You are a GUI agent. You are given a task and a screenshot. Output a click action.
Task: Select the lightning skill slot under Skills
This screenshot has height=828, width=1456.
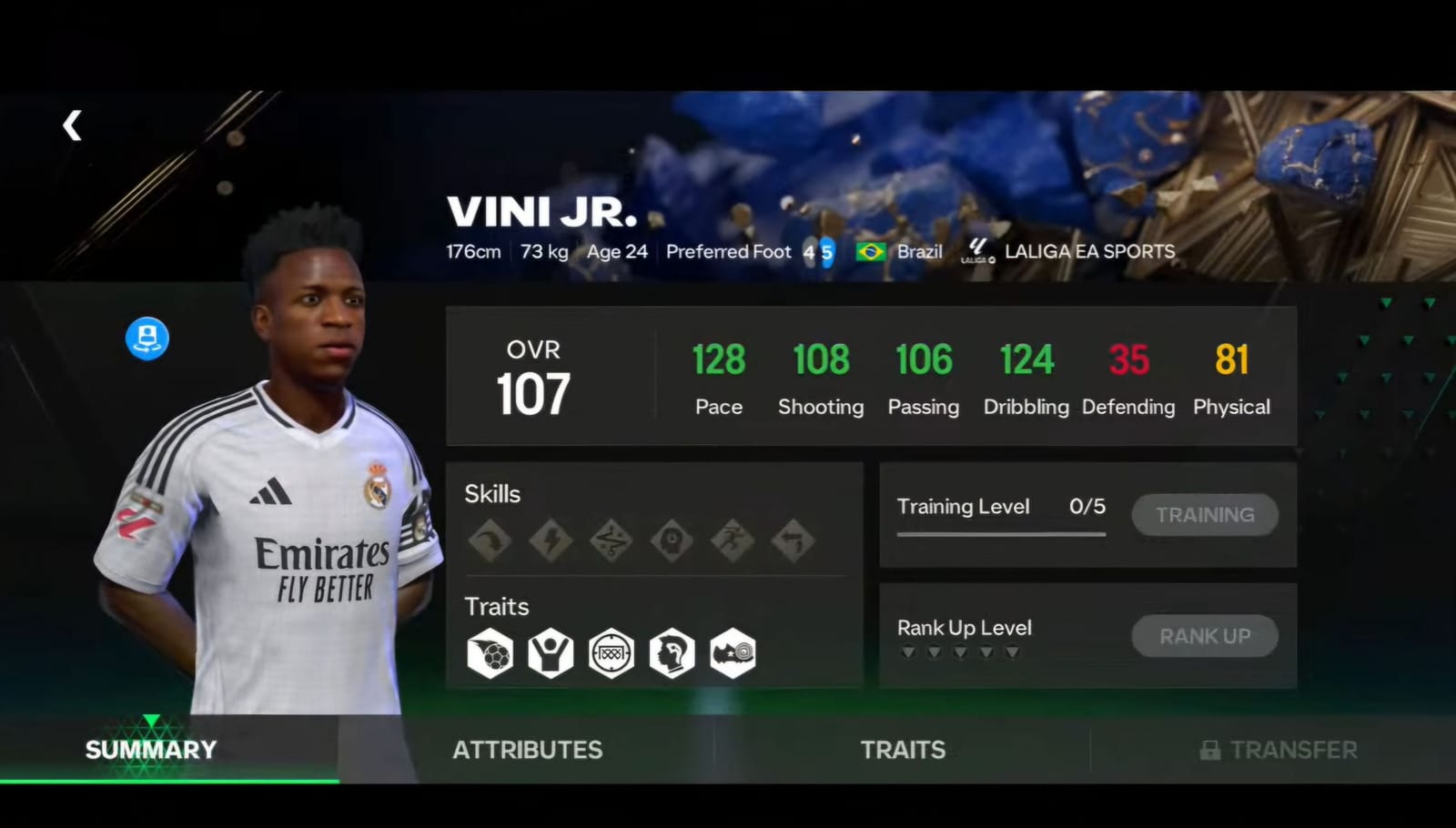[551, 539]
